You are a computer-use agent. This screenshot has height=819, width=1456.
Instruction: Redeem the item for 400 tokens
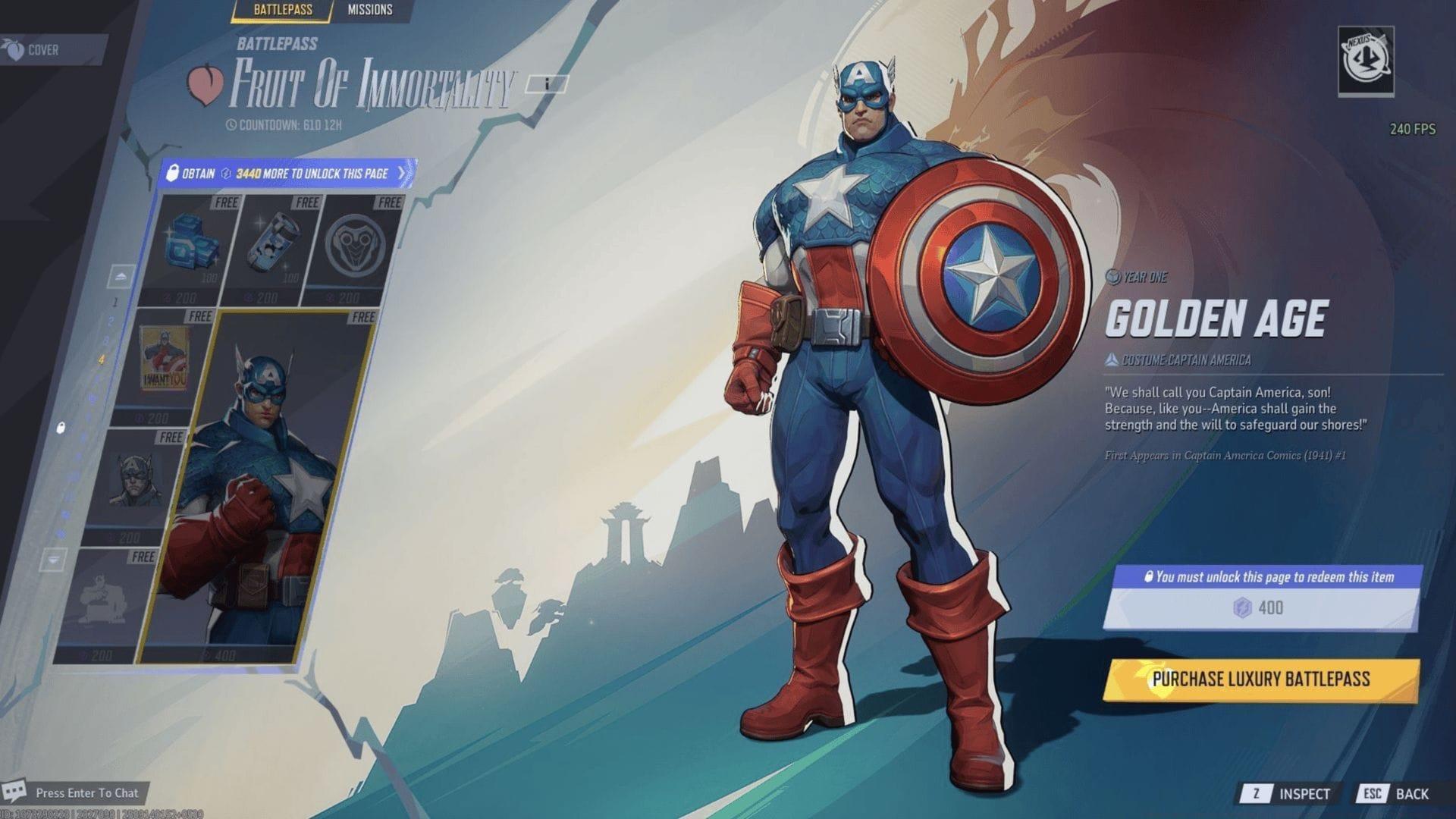pos(1260,607)
